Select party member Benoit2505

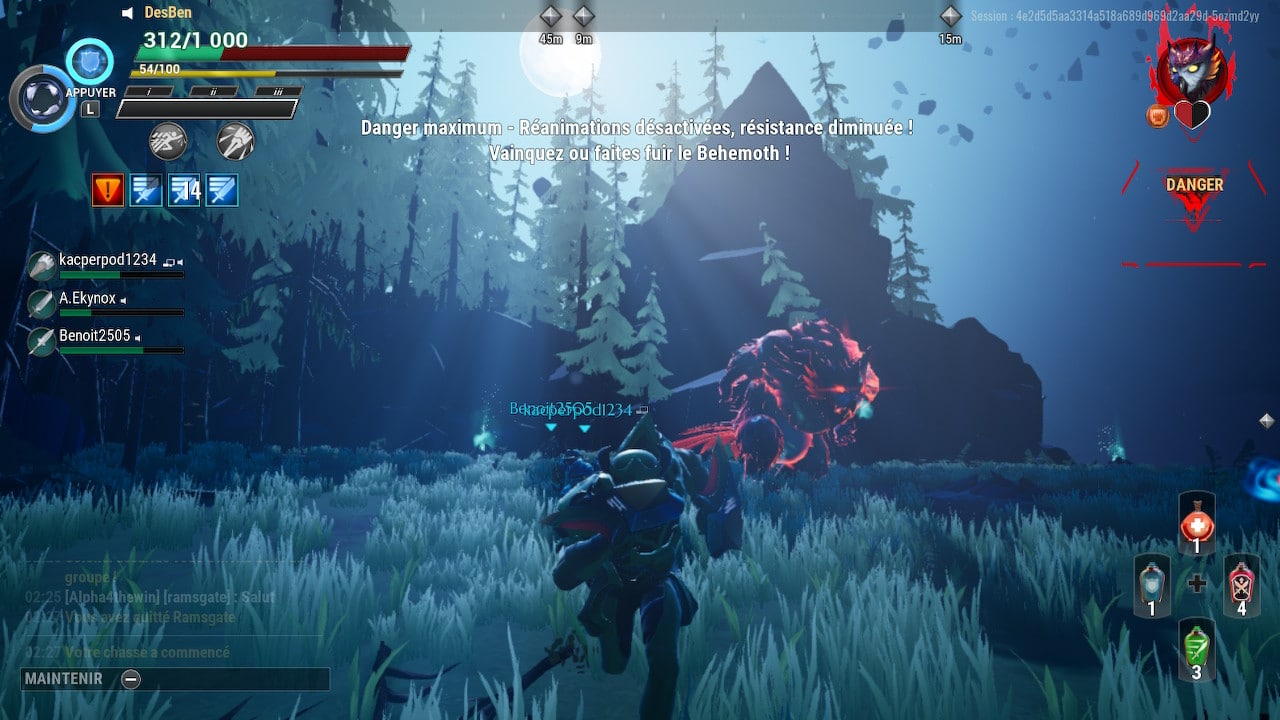tap(95, 337)
